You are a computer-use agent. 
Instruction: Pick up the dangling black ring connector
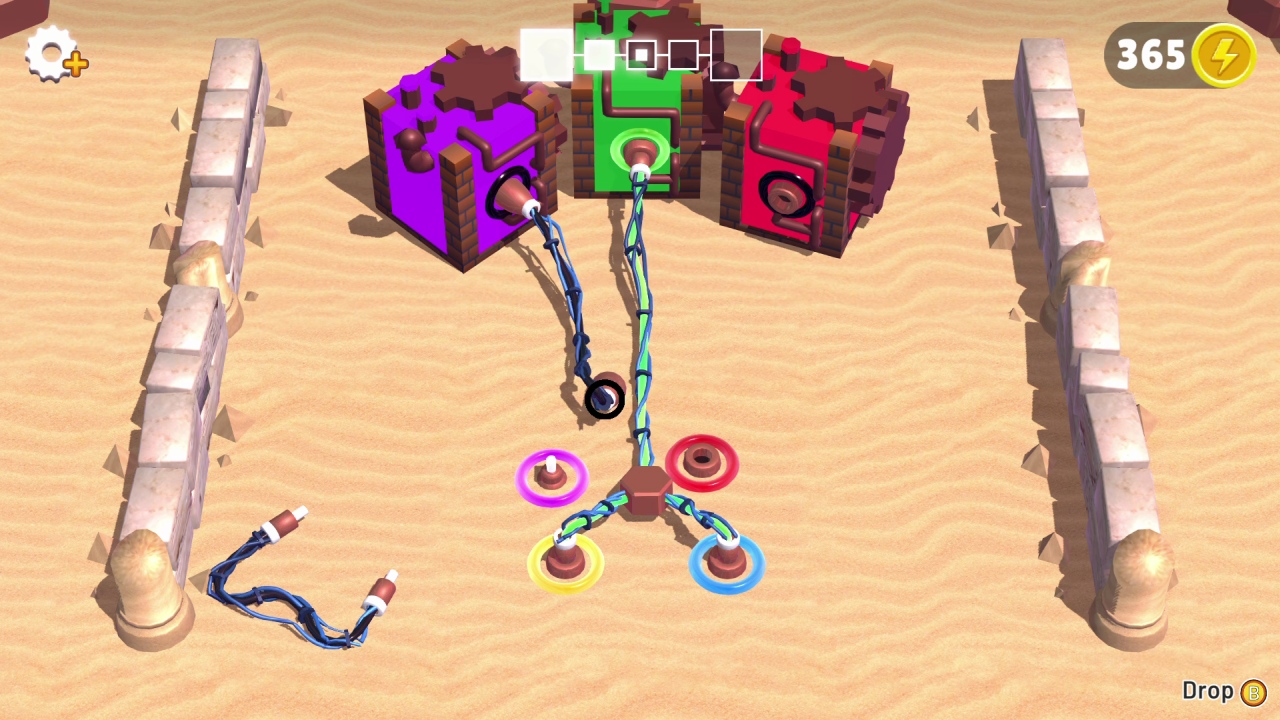[x=603, y=398]
